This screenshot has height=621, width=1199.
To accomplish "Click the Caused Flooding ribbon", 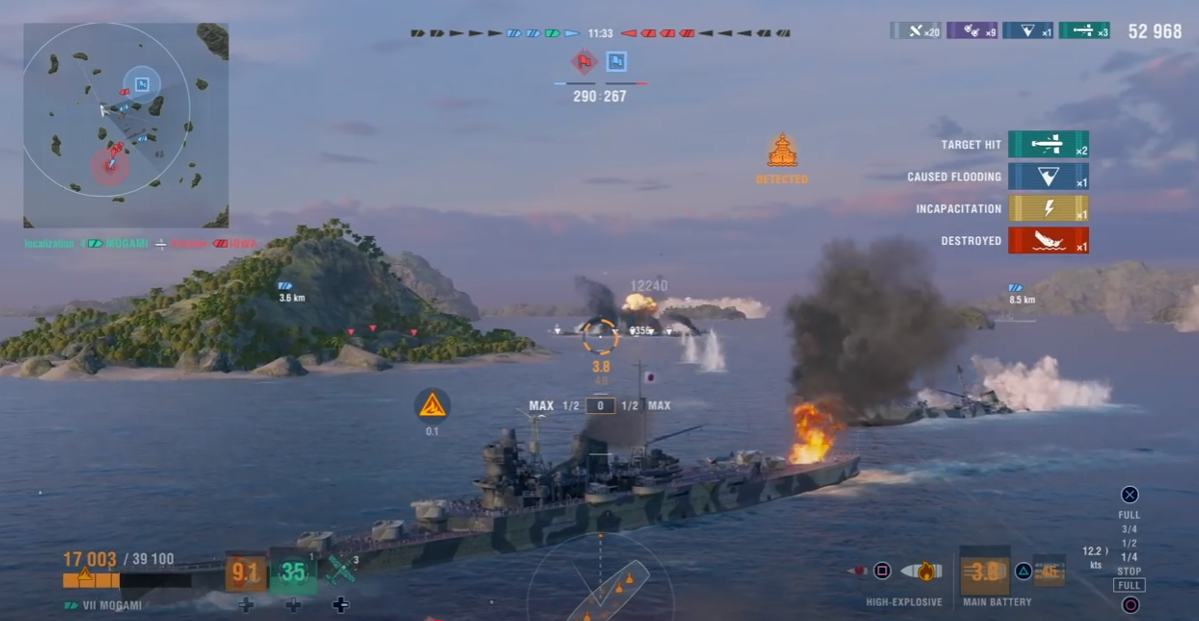I will (x=1048, y=177).
